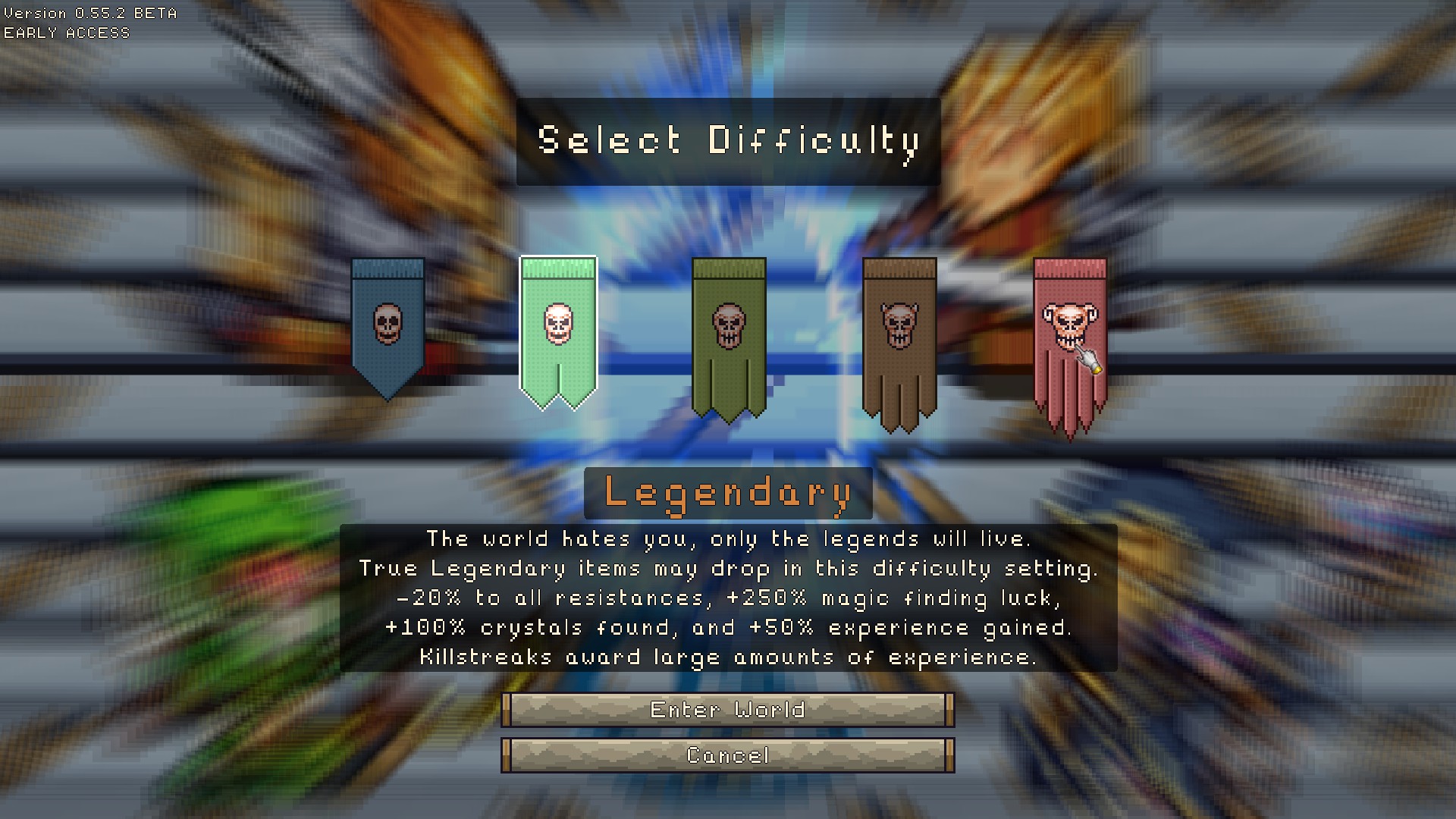
Task: Click the horned skull on the red banner
Action: (x=1069, y=325)
